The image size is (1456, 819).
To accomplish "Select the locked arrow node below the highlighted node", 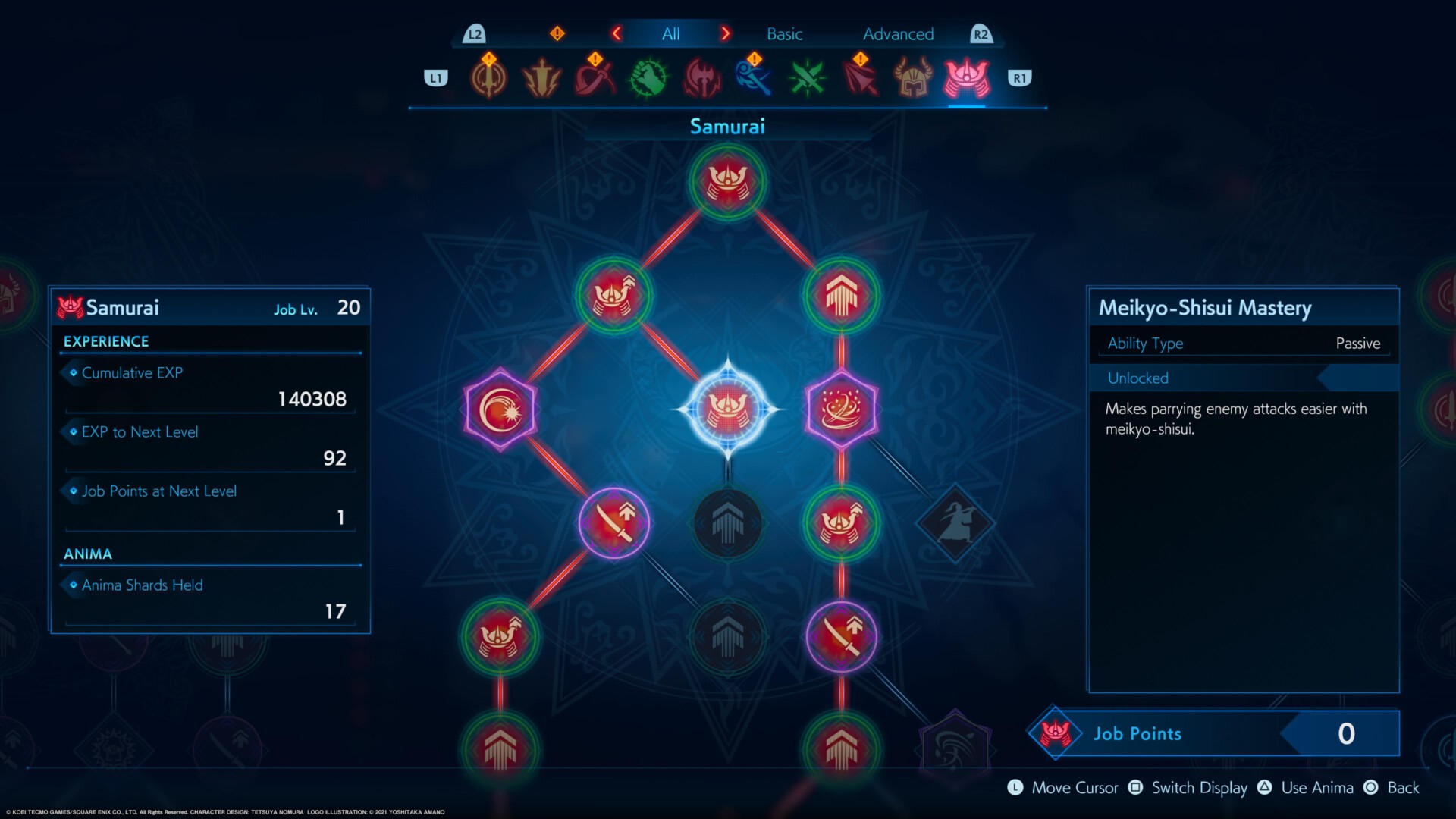I will (727, 522).
